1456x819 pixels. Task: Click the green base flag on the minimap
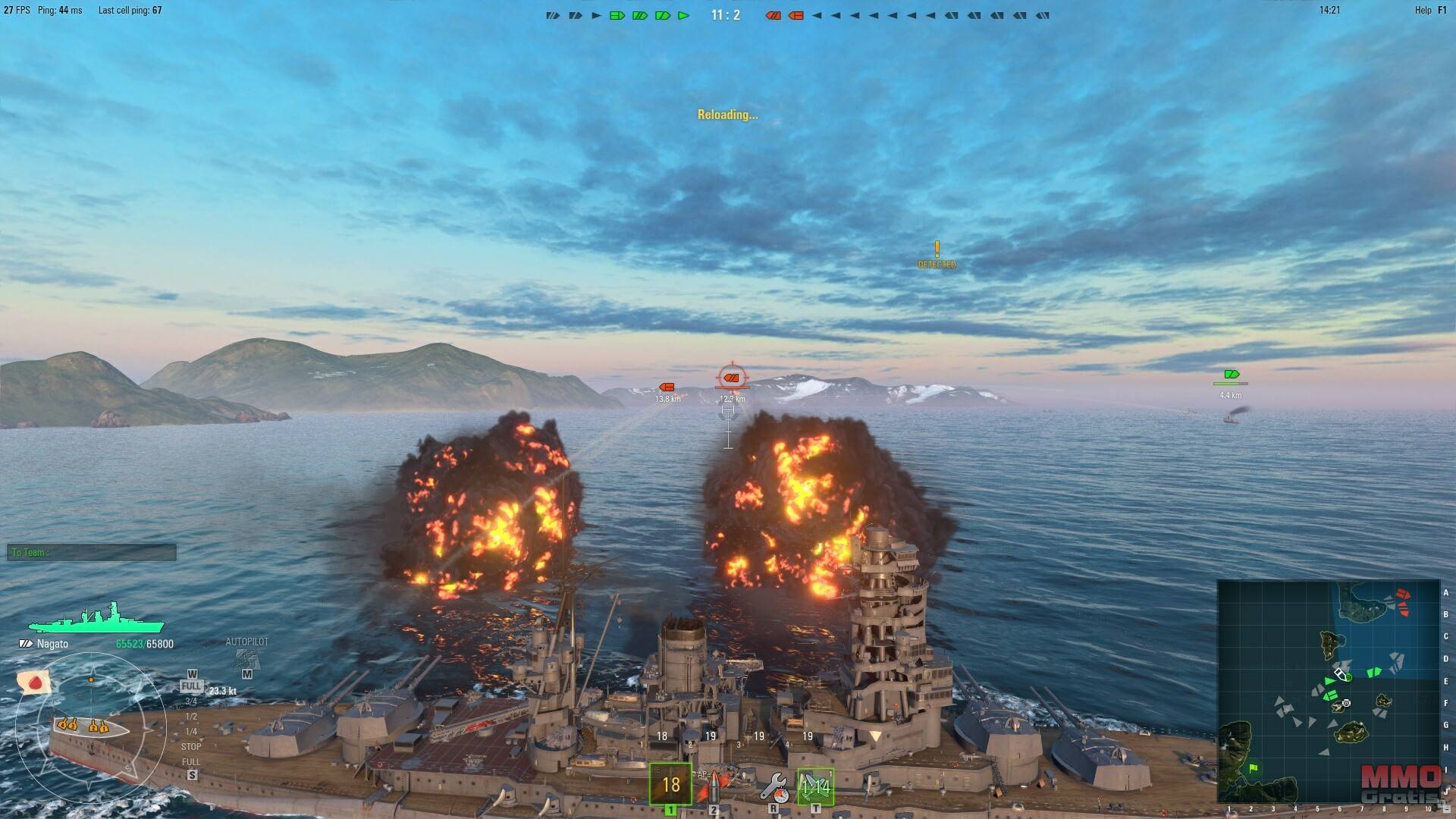click(1253, 769)
